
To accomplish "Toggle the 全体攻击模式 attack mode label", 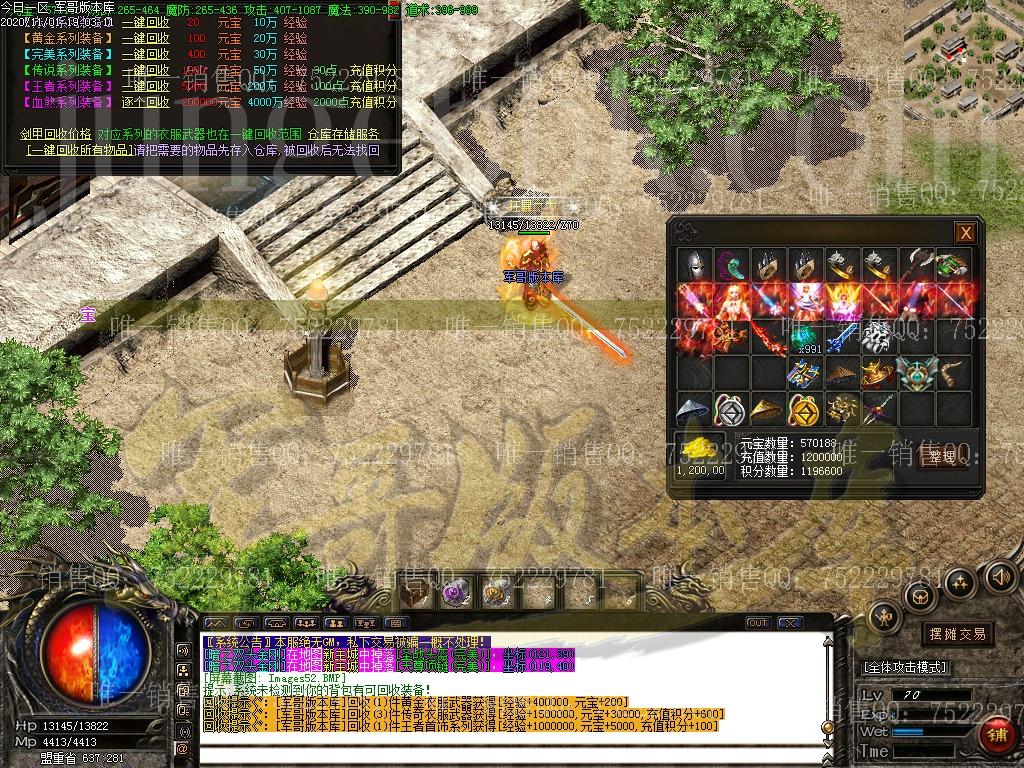I will pyautogui.click(x=905, y=667).
